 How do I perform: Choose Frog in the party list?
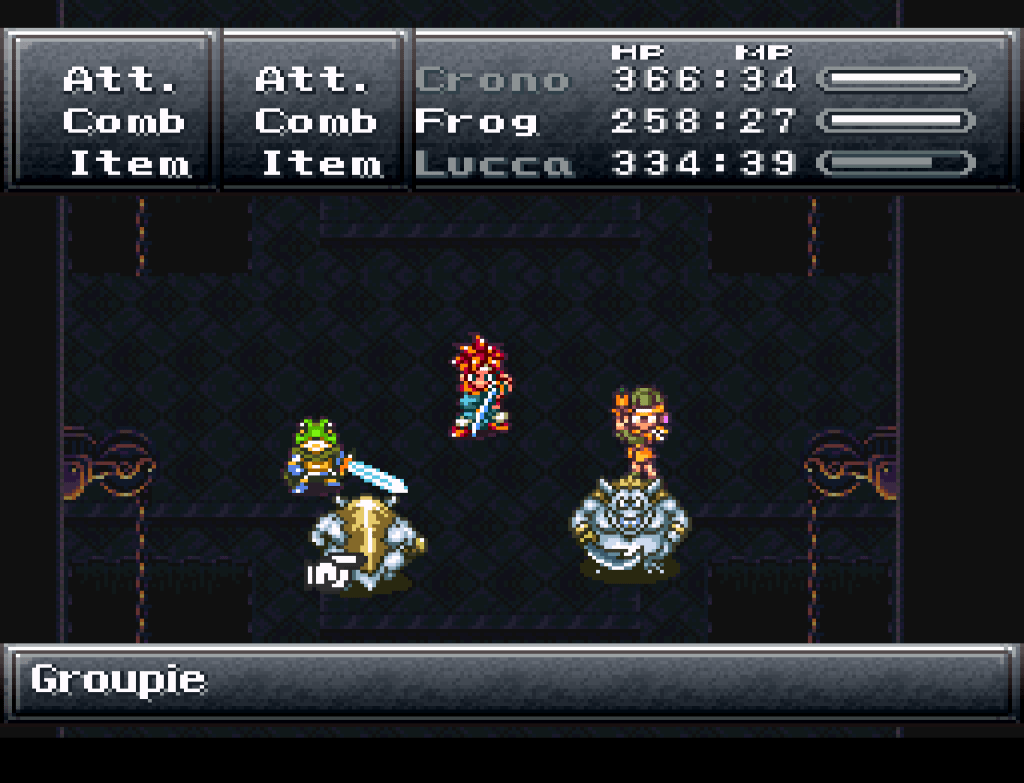pos(476,122)
